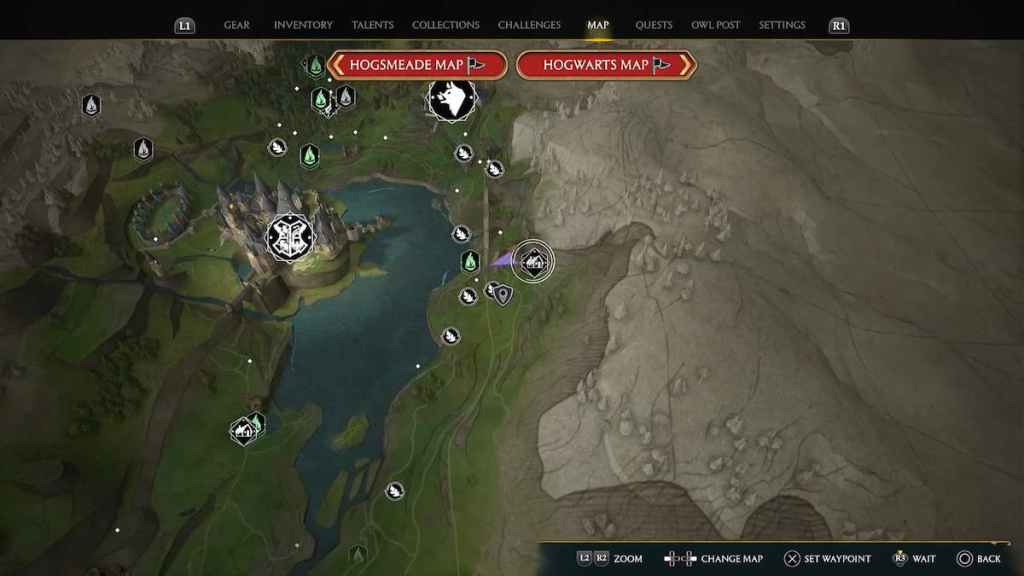The width and height of the screenshot is (1024, 576).
Task: Select the Talents tab
Action: tap(373, 25)
